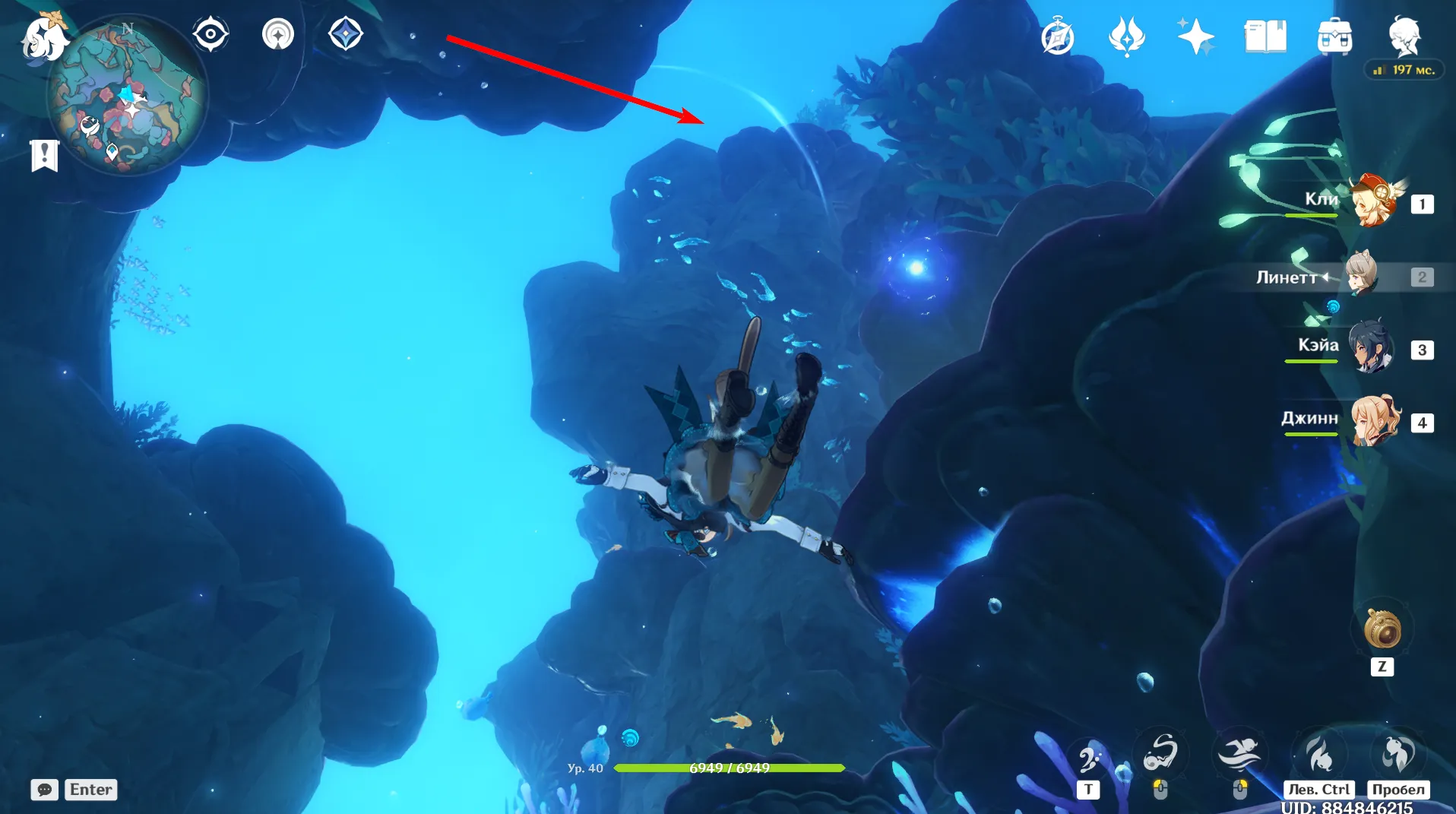Click the eye-shaped icon beside the minimap
Screen dimensions: 1456x814
point(210,34)
